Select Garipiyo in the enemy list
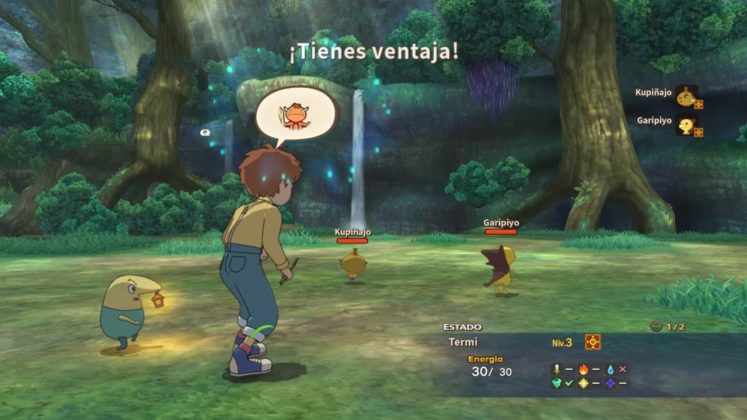Screen dimensions: 747x420 pos(655,121)
